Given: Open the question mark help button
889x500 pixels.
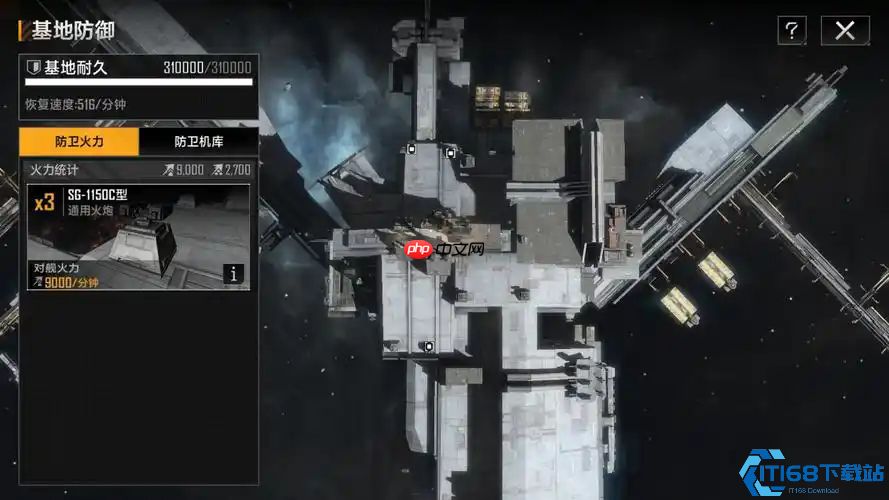Looking at the screenshot, I should point(791,31).
